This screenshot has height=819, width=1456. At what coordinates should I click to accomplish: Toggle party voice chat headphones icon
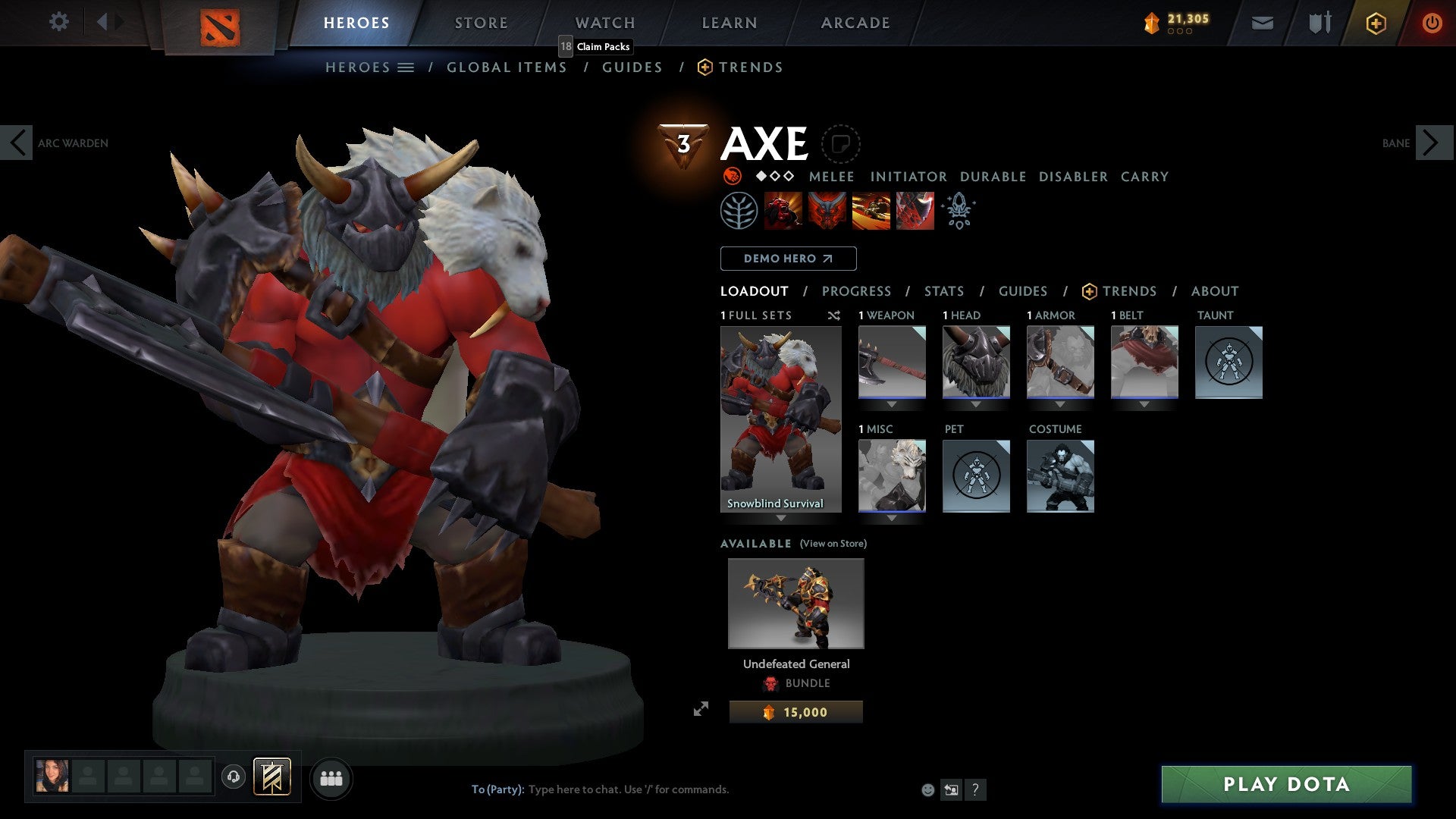(x=235, y=777)
